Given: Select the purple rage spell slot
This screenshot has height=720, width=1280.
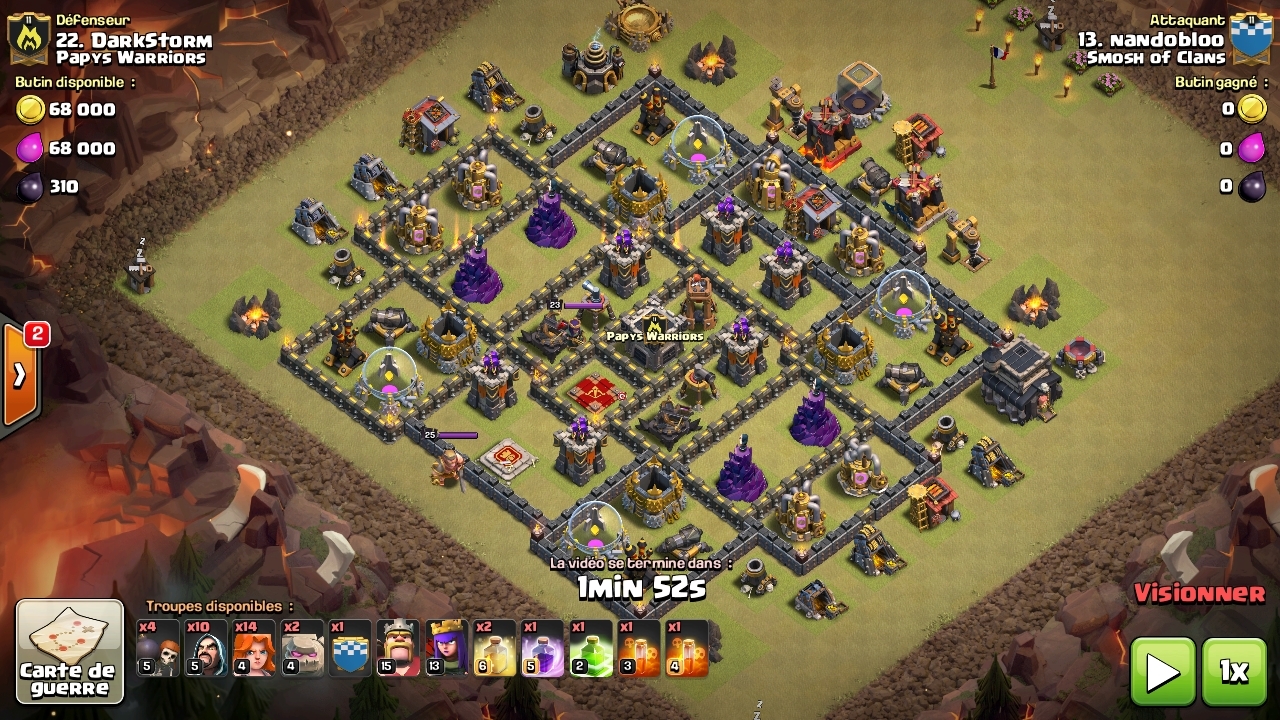Looking at the screenshot, I should click(543, 648).
